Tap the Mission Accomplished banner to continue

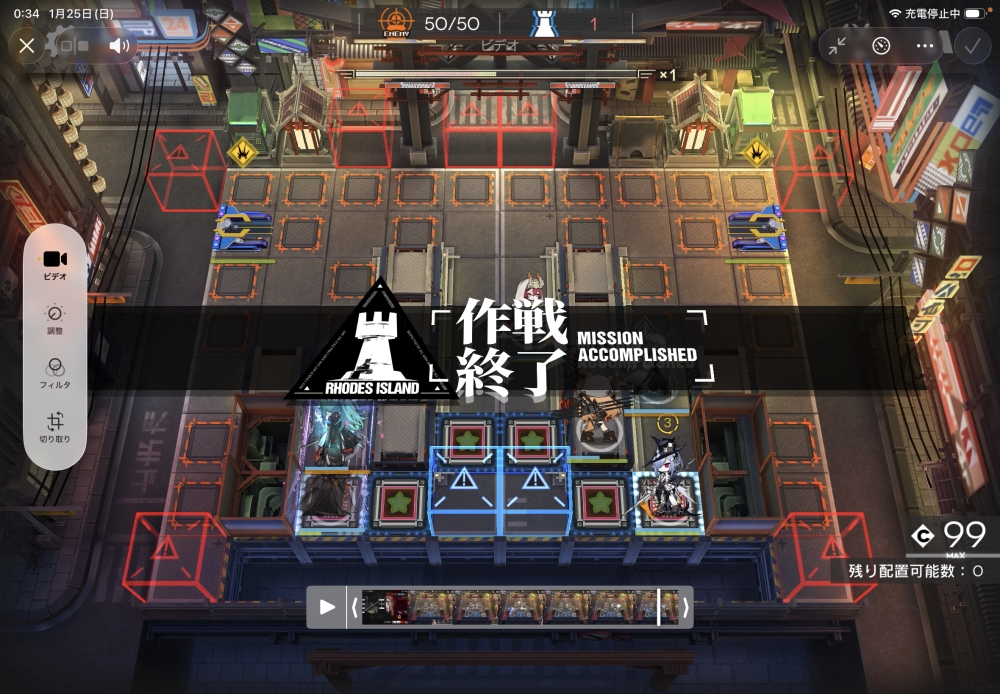coord(500,347)
